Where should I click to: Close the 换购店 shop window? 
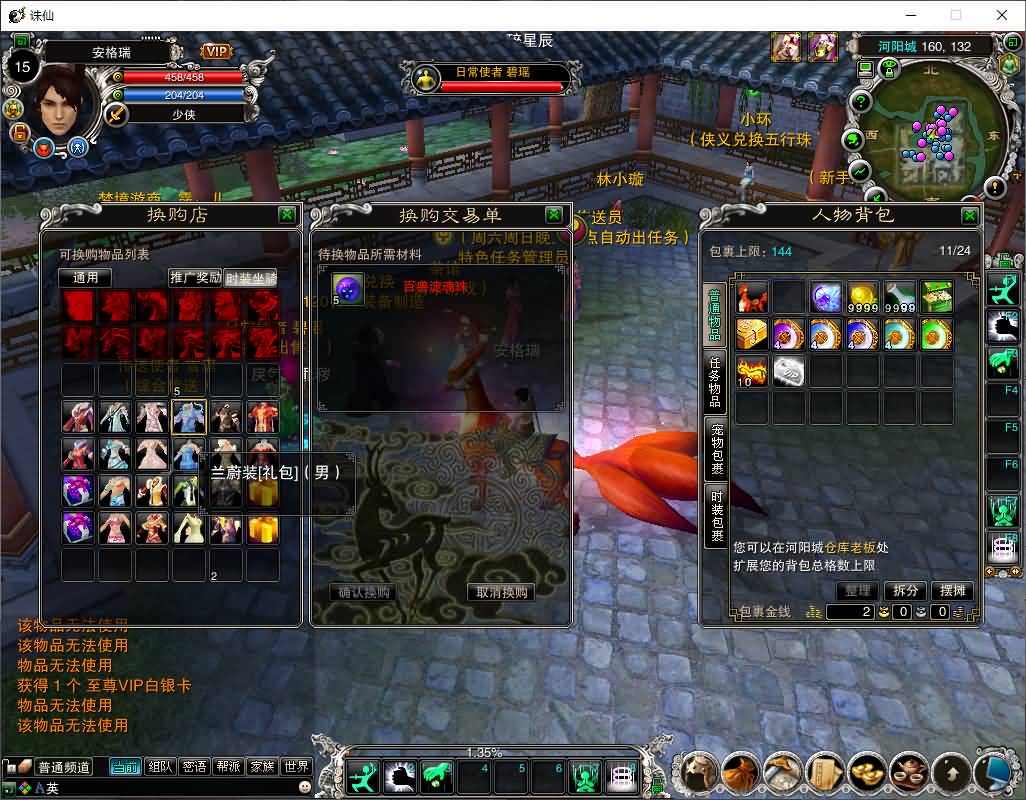[x=287, y=215]
